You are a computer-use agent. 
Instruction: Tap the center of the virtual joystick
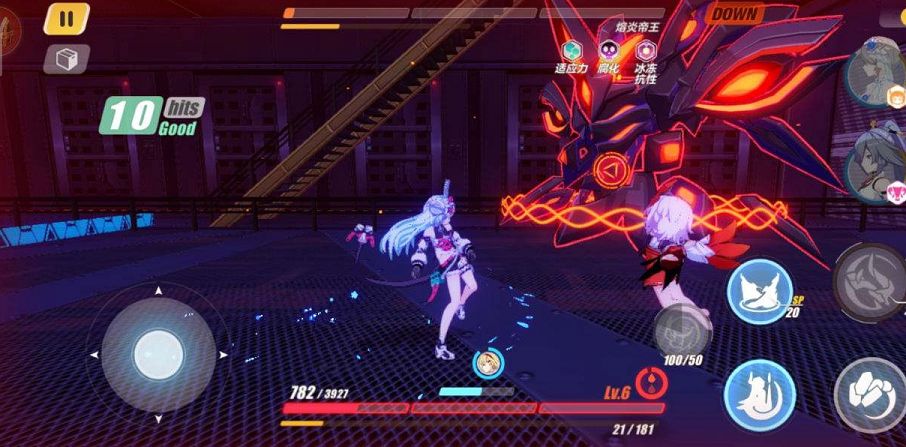(x=158, y=353)
